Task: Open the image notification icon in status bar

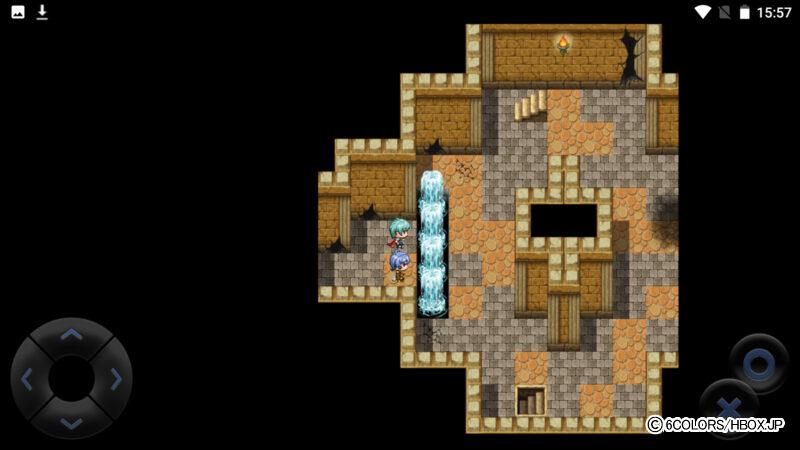Action: (x=18, y=12)
